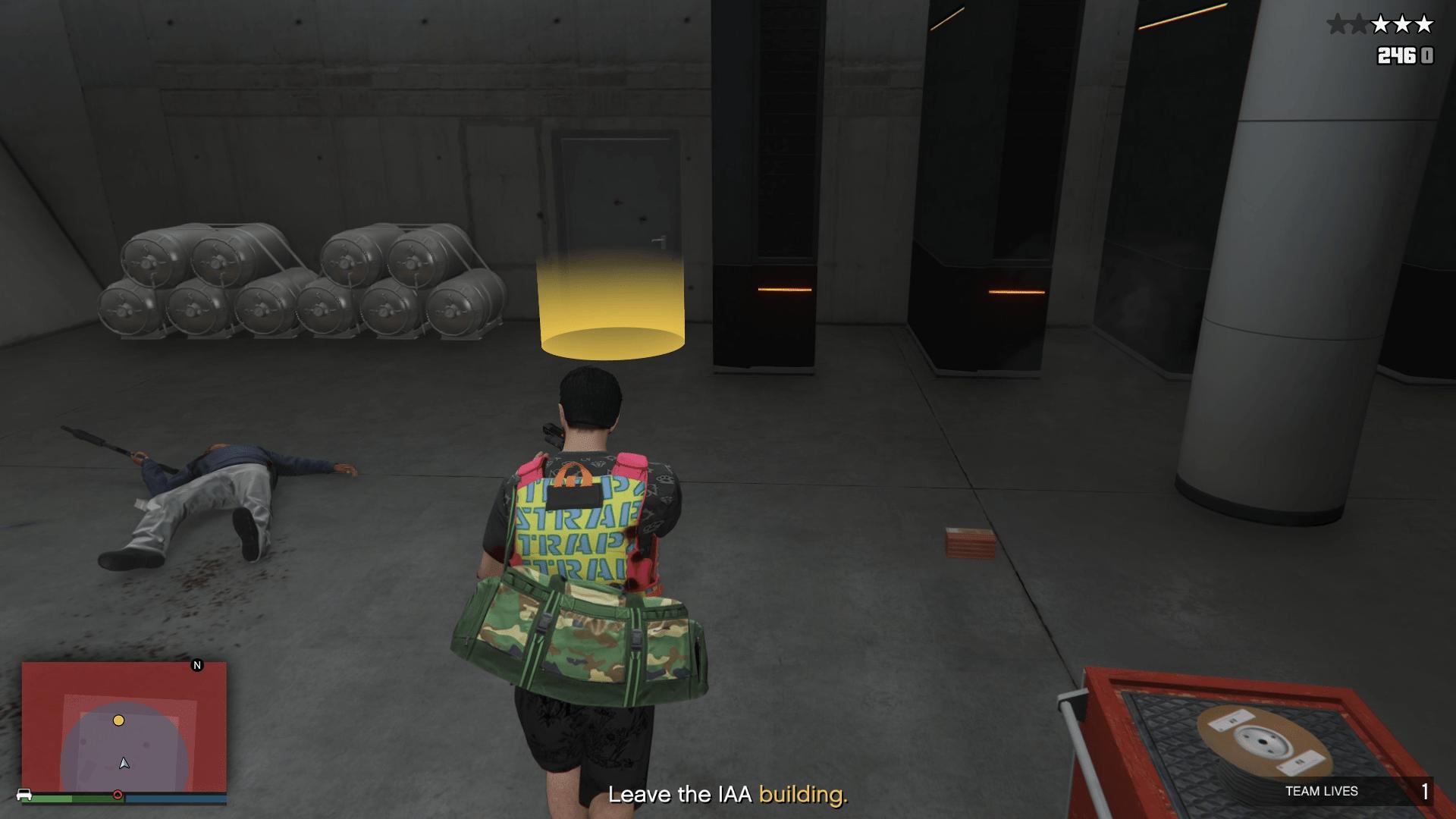This screenshot has width=1456, height=819.
Task: Click the ammo count reading 246
Action: pyautogui.click(x=1396, y=56)
